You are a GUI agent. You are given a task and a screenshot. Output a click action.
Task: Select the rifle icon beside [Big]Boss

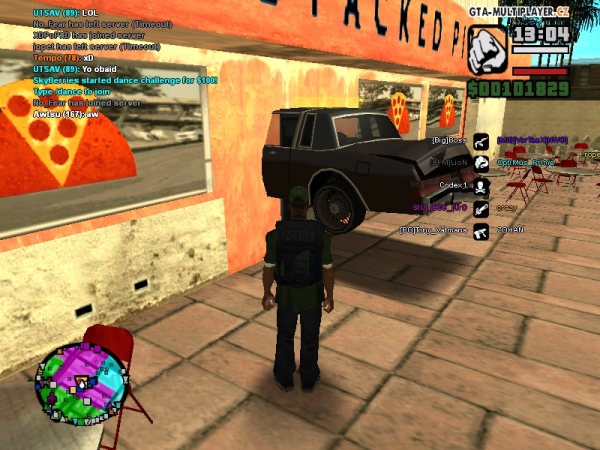[x=481, y=140]
